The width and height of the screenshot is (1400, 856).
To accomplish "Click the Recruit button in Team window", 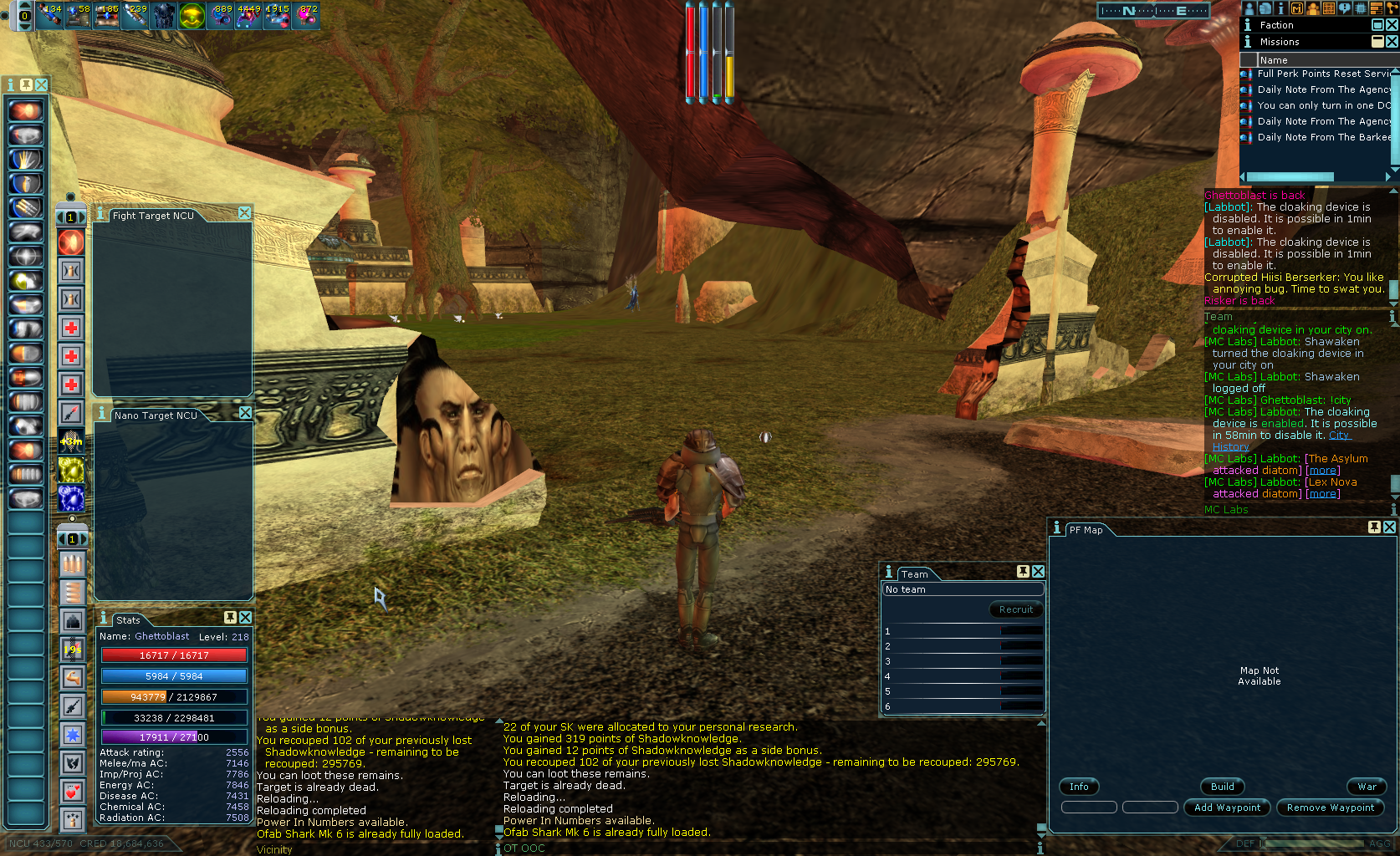I will click(x=1015, y=609).
